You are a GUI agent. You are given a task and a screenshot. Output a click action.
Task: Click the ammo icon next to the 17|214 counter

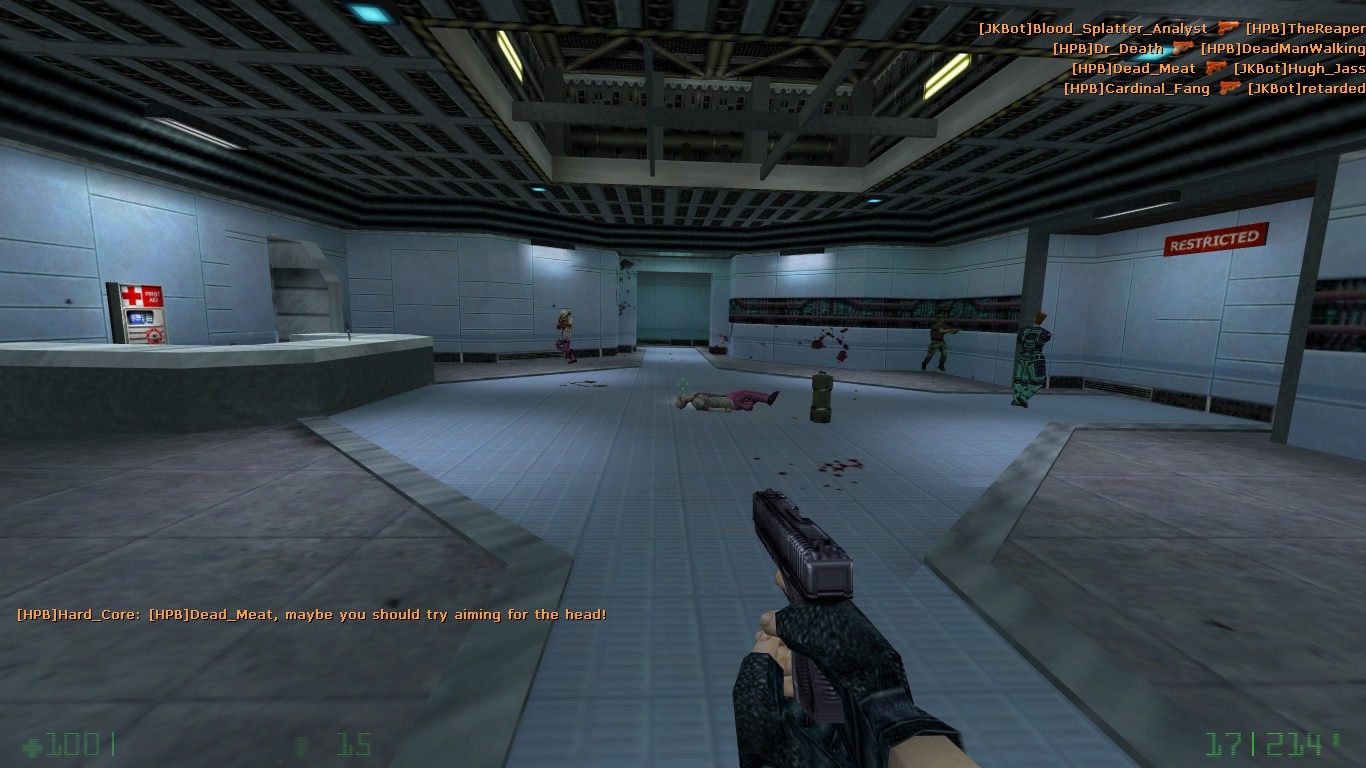click(1336, 740)
